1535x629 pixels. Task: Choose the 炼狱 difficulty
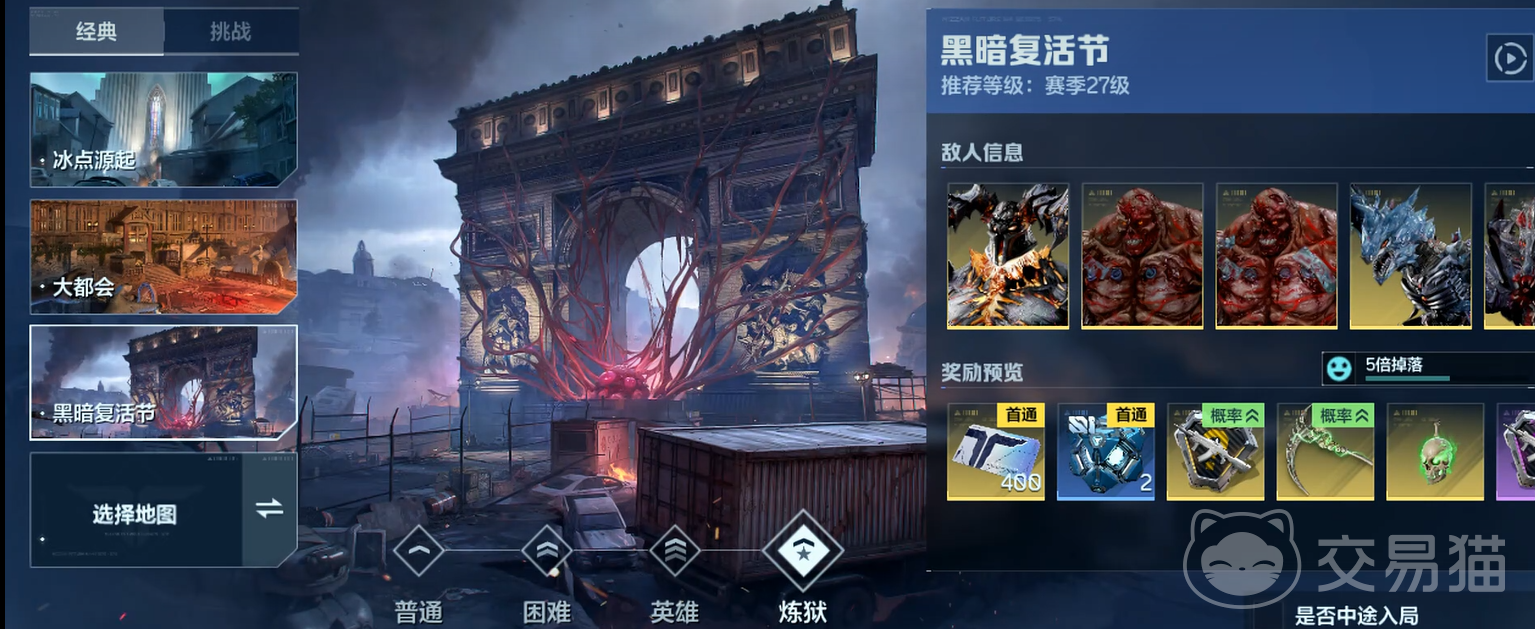point(802,550)
